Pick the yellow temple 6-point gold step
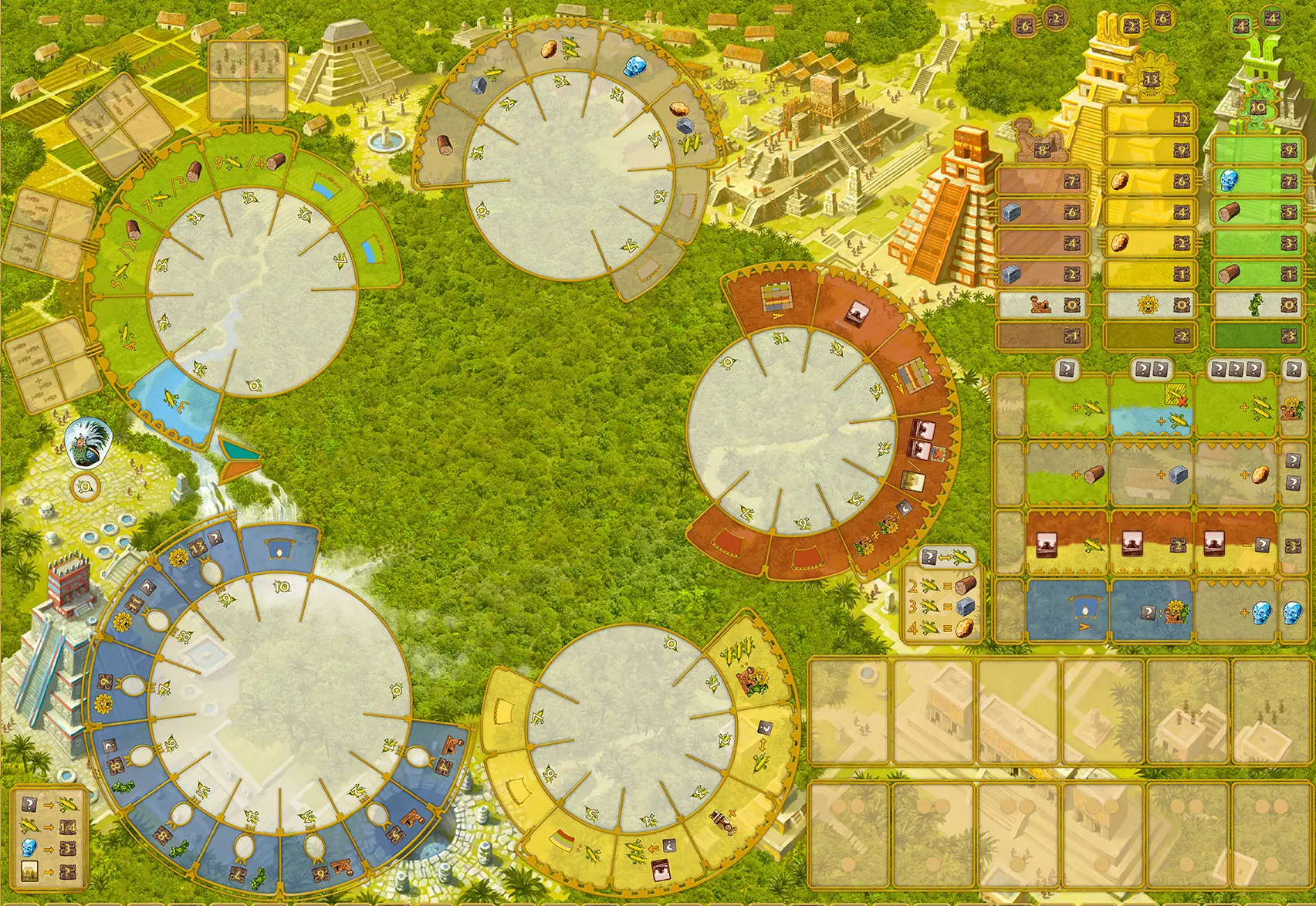Viewport: 1316px width, 906px height. pyautogui.click(x=1150, y=181)
